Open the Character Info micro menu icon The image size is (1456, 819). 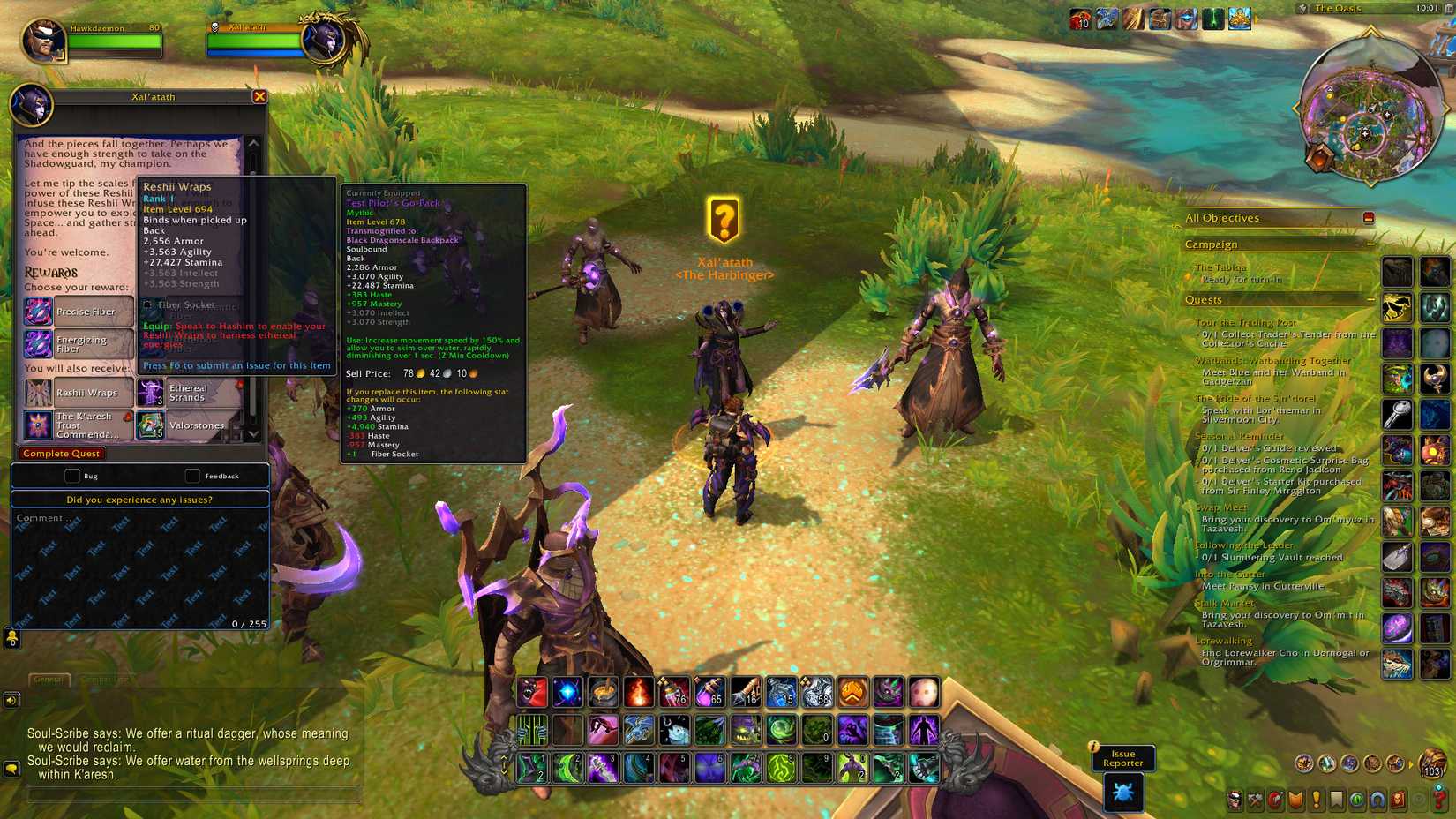click(x=1235, y=802)
